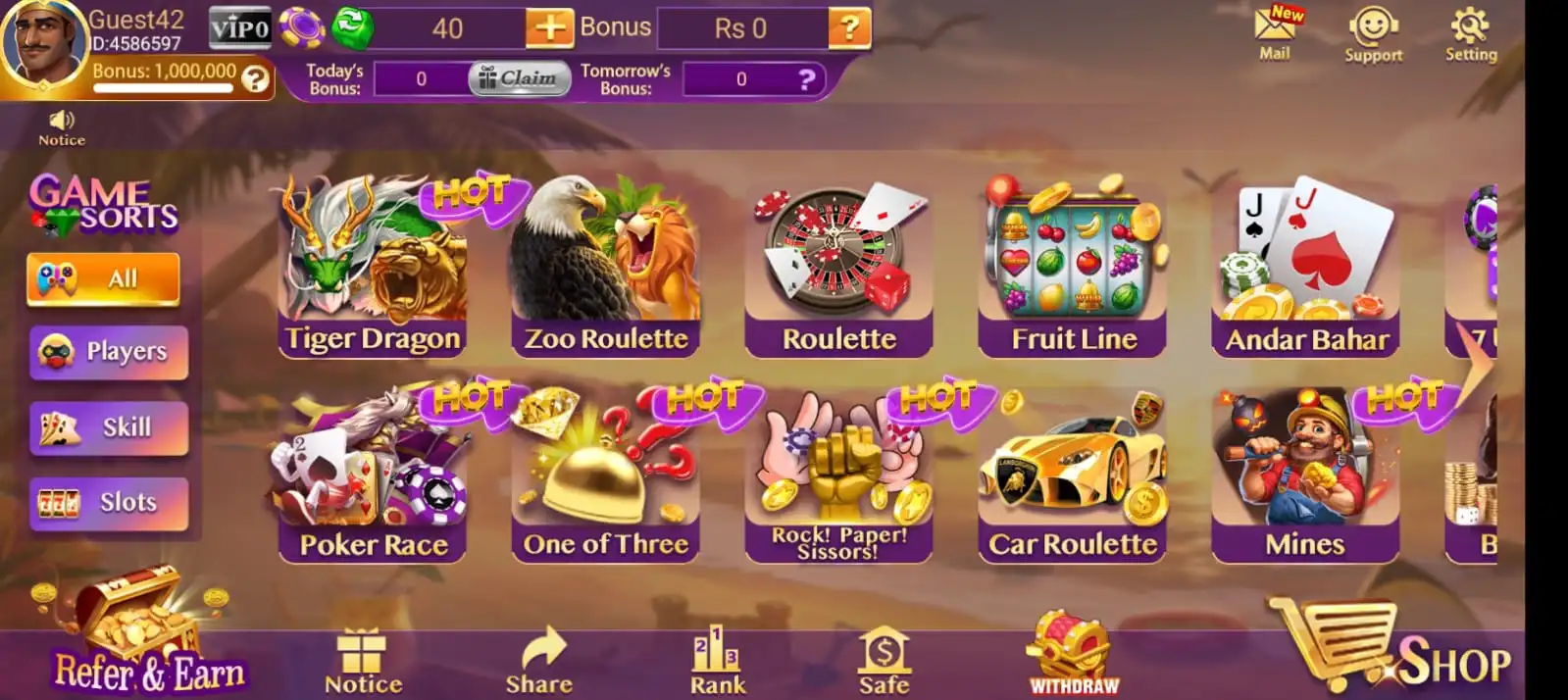This screenshot has height=700, width=1568.
Task: Contact Support
Action: click(1373, 34)
